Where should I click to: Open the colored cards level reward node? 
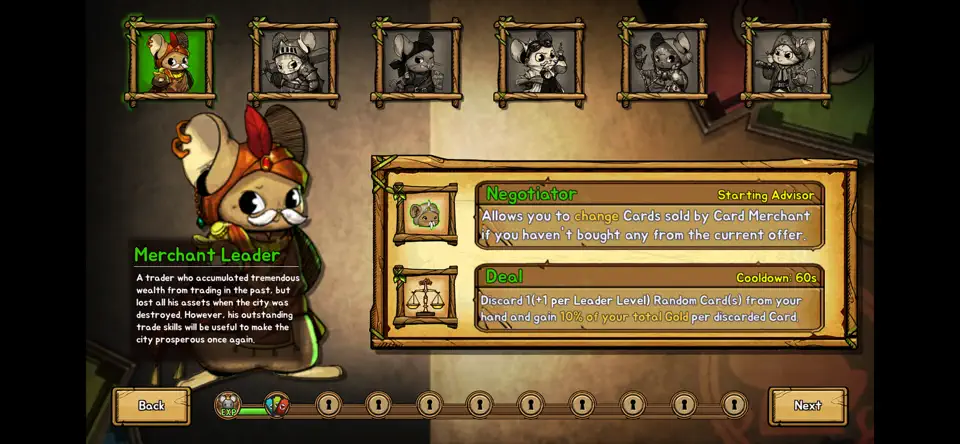[277, 405]
